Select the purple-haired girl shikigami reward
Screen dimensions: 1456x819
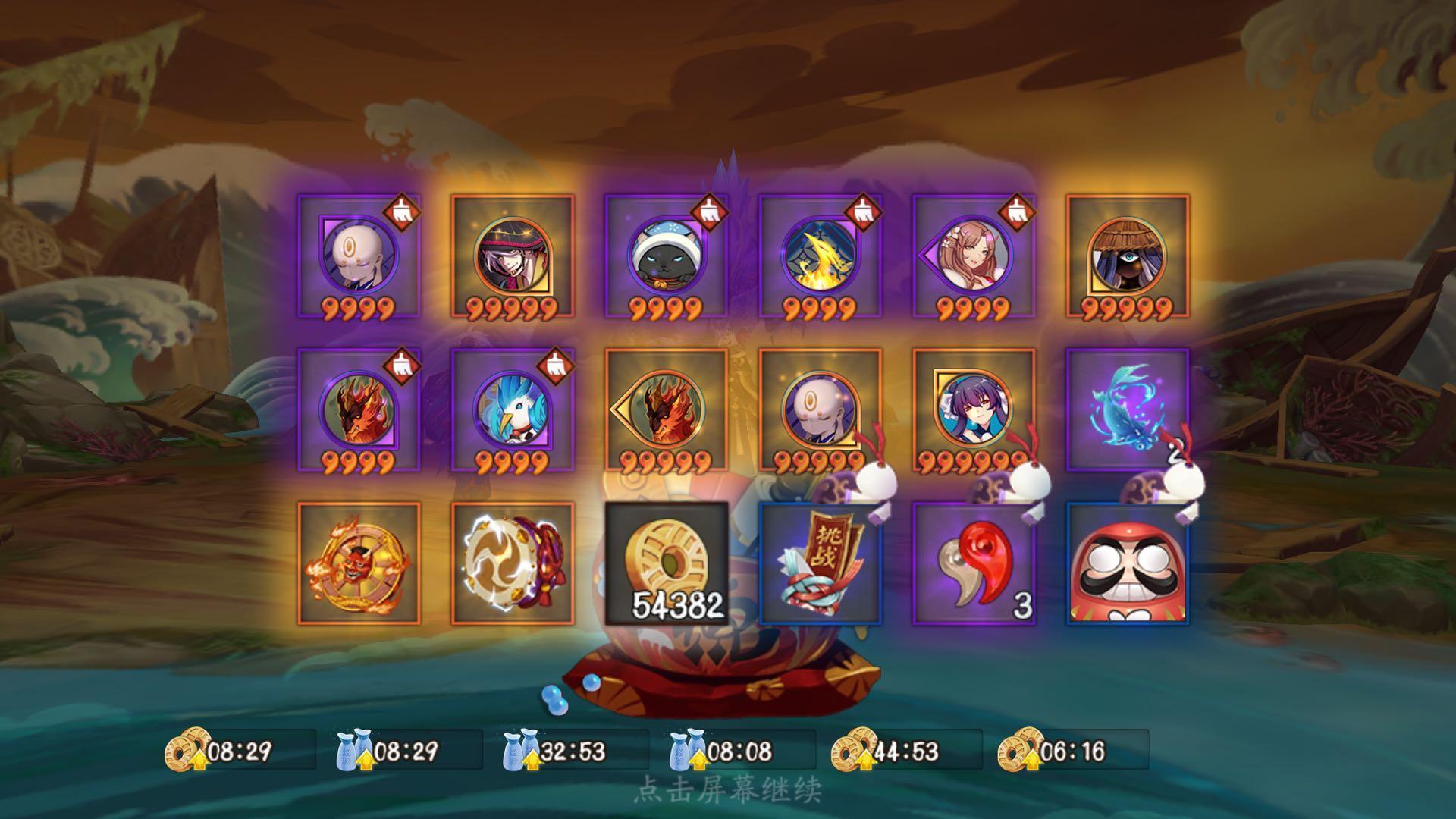[974, 409]
